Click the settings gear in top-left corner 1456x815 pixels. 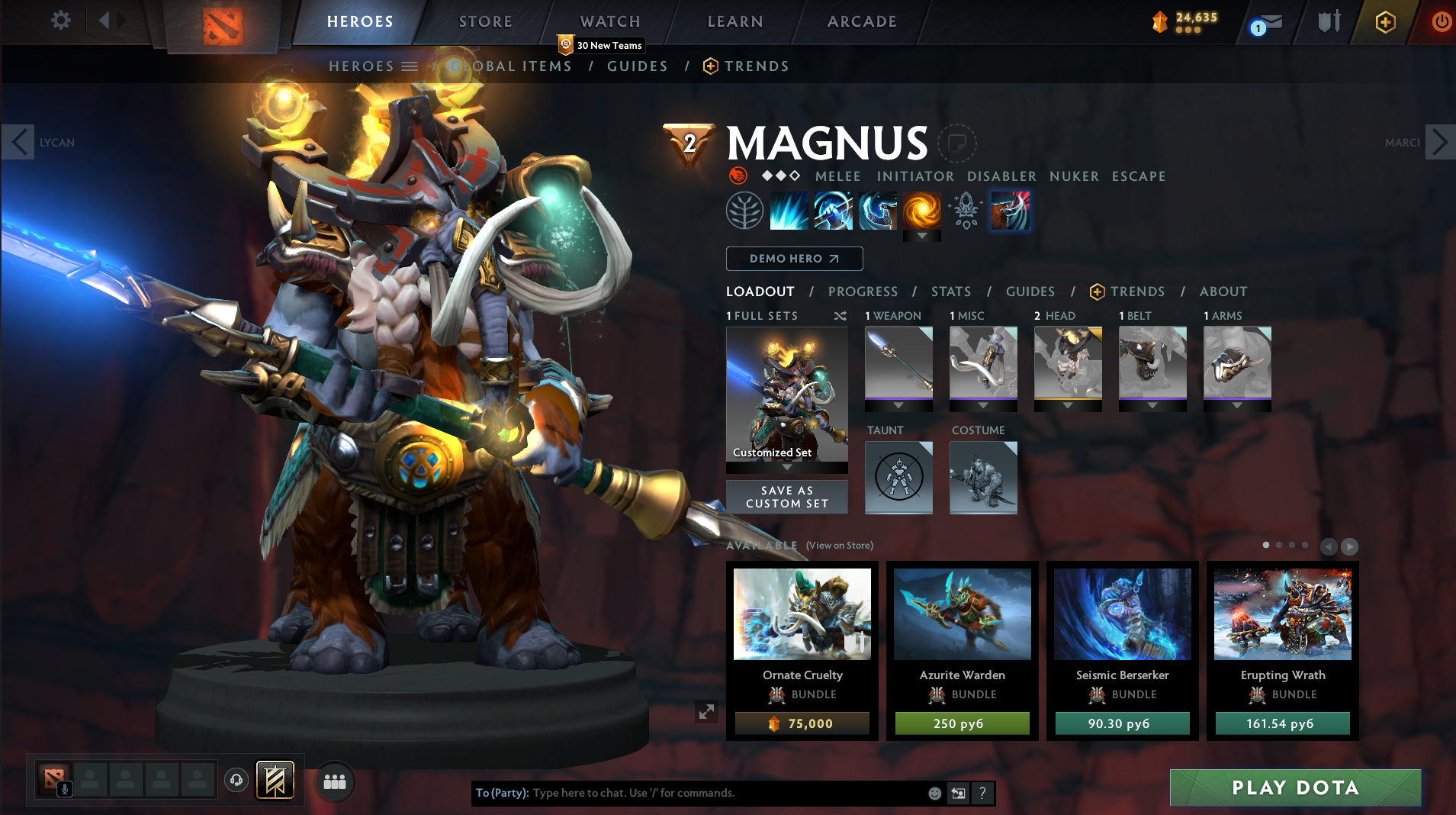pyautogui.click(x=61, y=21)
